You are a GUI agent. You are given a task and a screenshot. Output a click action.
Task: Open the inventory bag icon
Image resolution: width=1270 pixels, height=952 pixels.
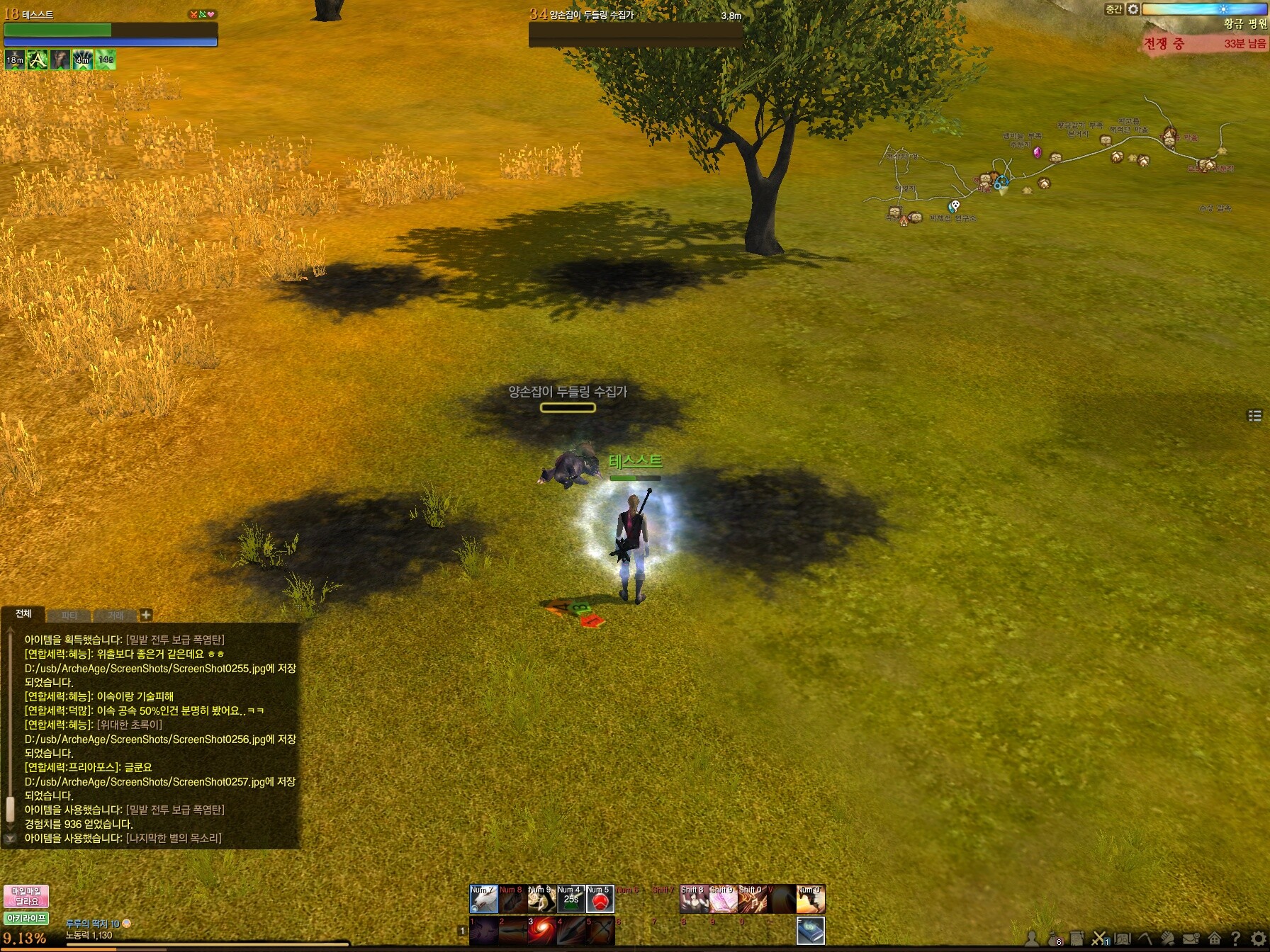coord(1054,939)
